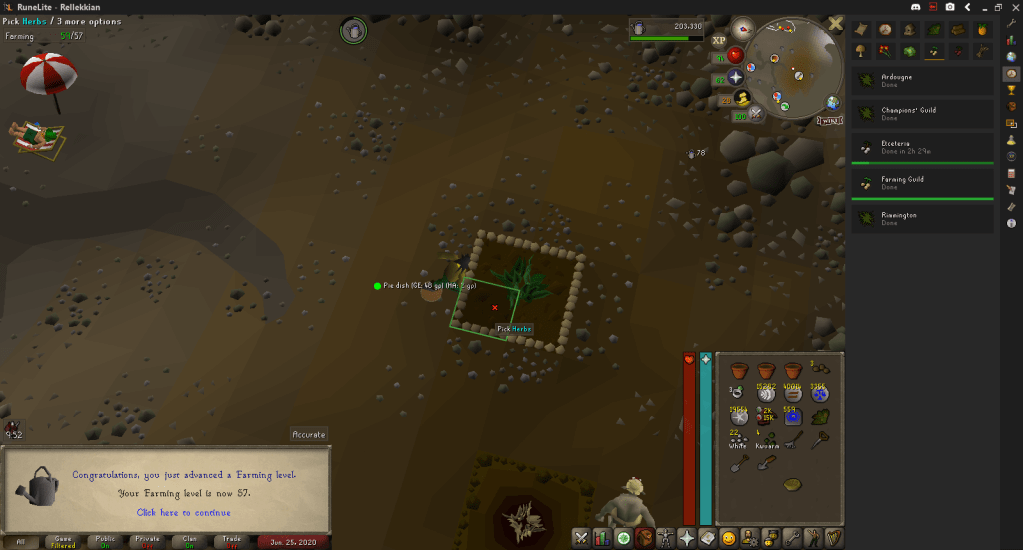Click here to continue the level-up dialogue
This screenshot has width=1023, height=550.
(182, 512)
